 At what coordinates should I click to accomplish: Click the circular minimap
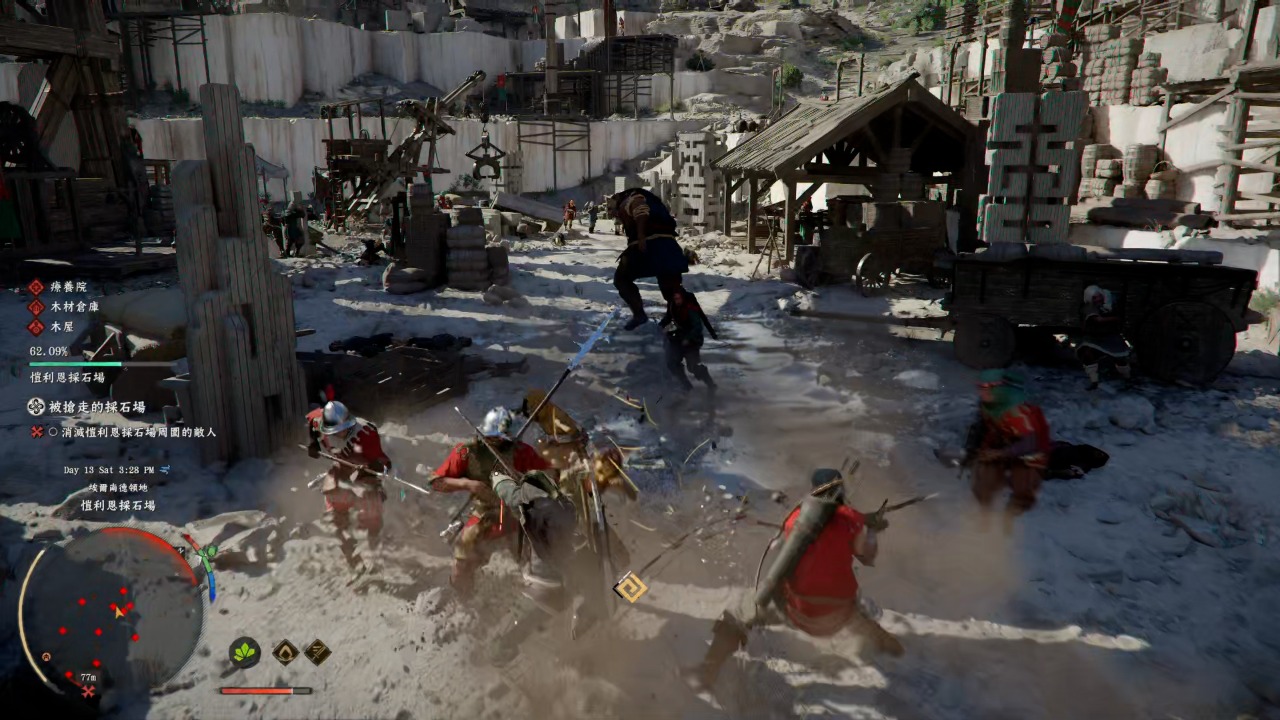[x=112, y=609]
